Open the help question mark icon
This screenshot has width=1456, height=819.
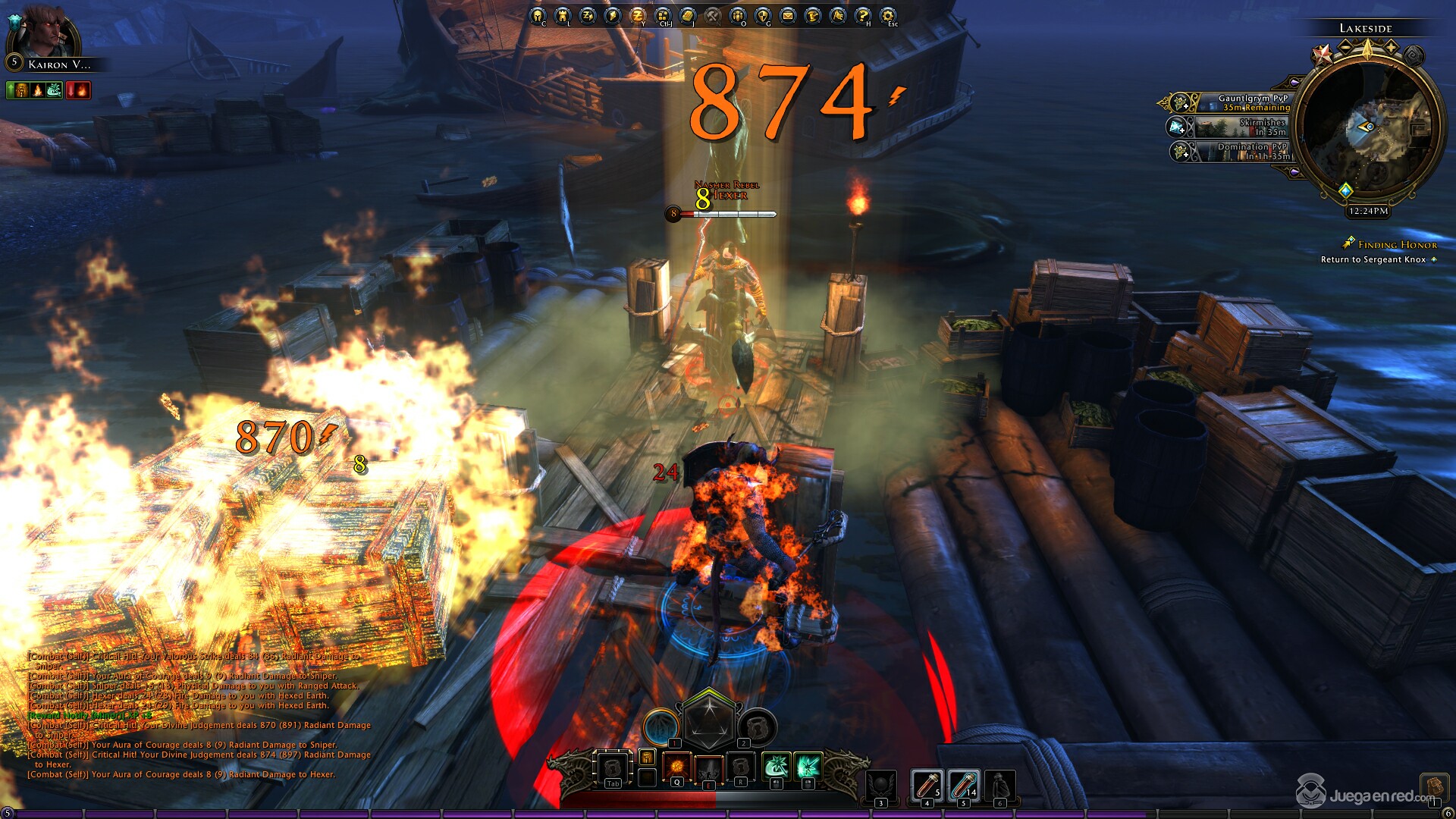862,15
